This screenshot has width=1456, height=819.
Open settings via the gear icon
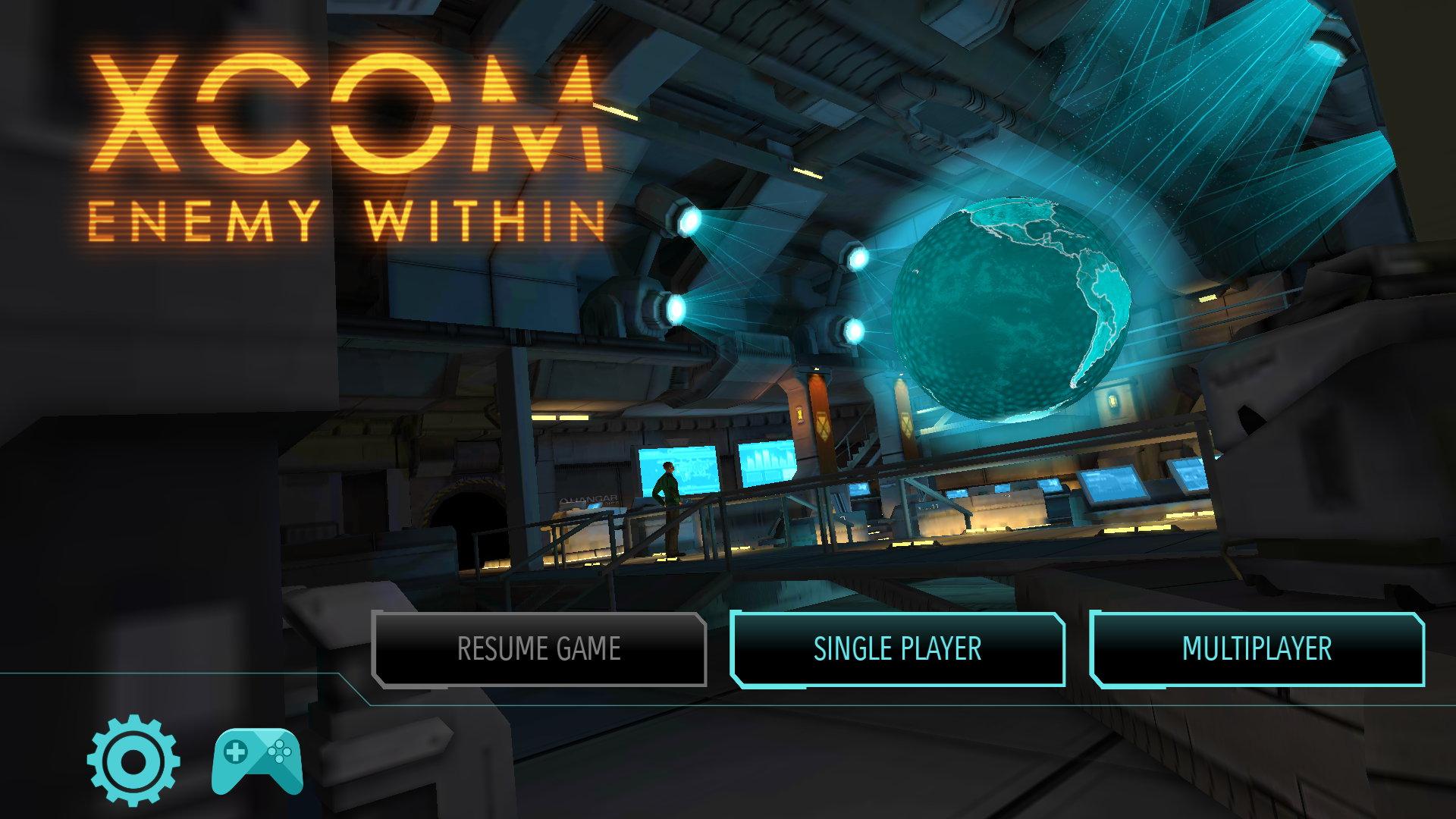tap(133, 761)
